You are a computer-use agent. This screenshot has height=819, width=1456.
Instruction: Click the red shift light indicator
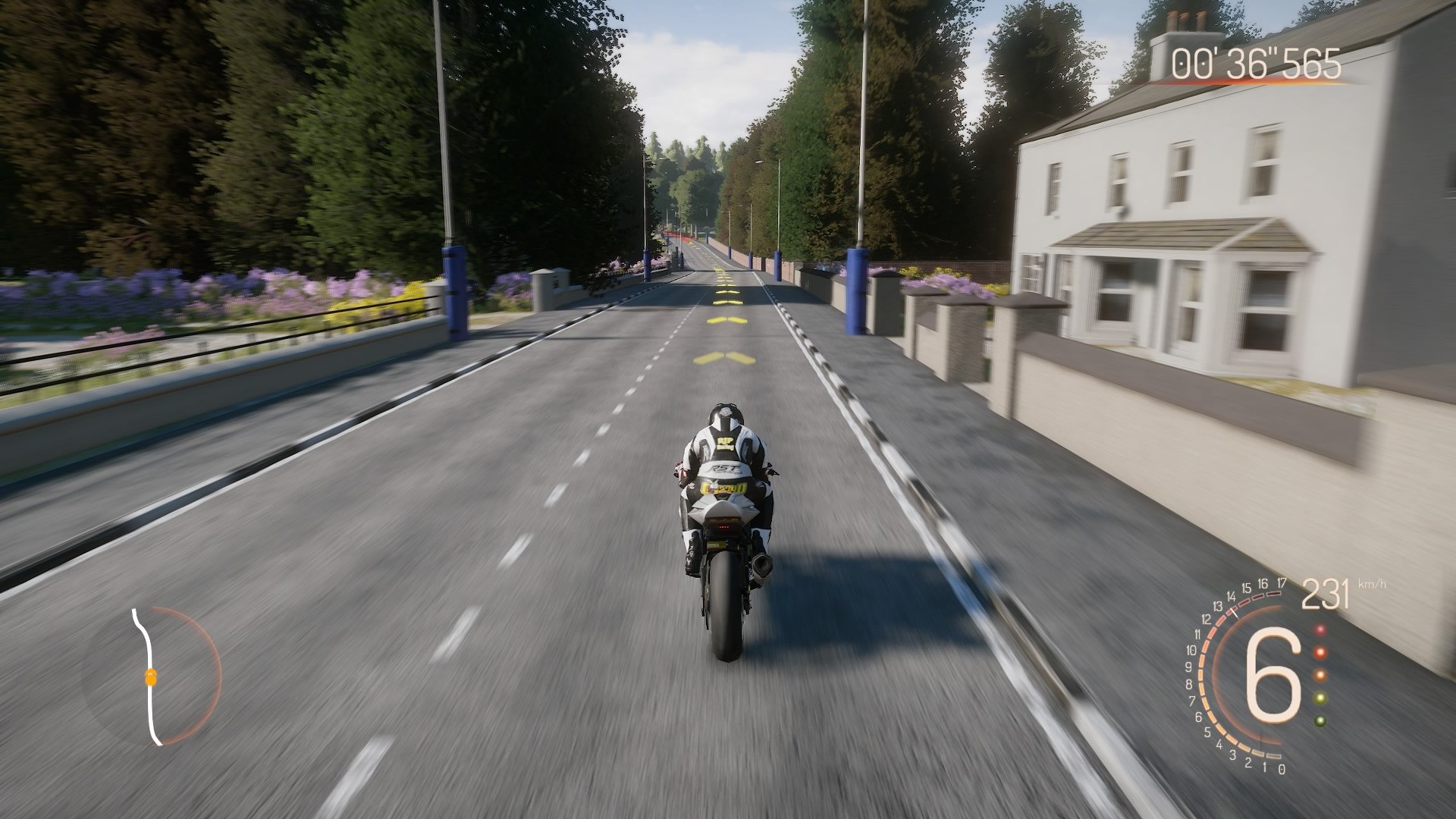click(x=1320, y=631)
